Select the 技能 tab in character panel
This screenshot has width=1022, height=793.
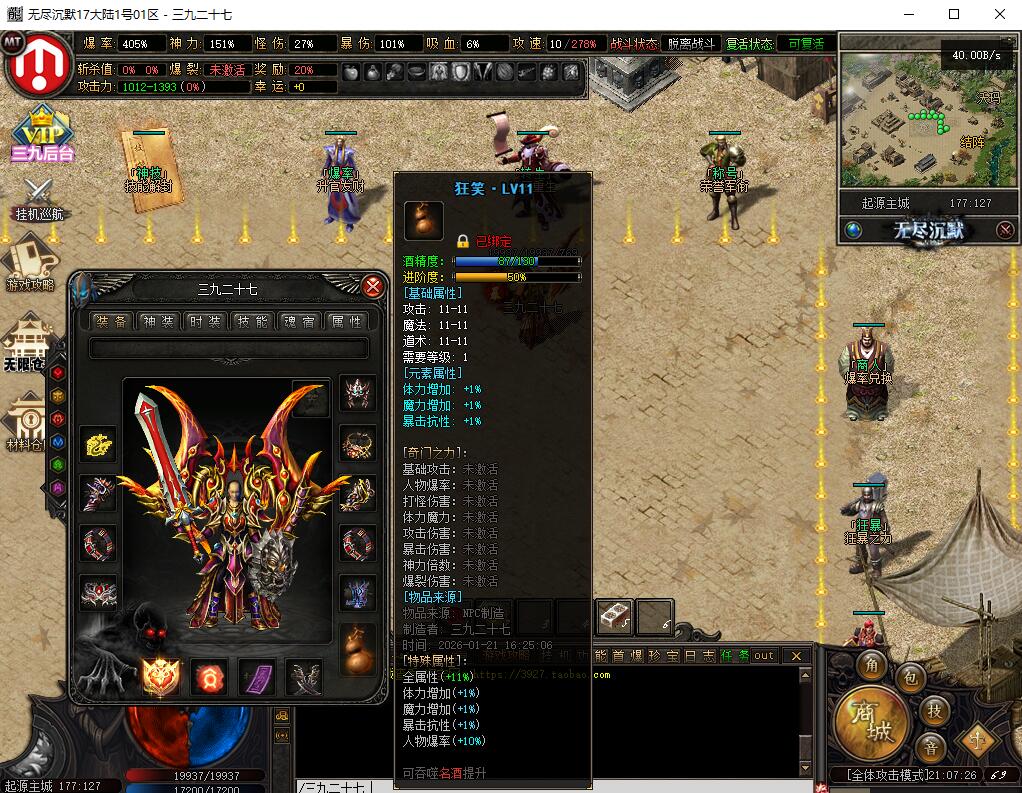[252, 321]
